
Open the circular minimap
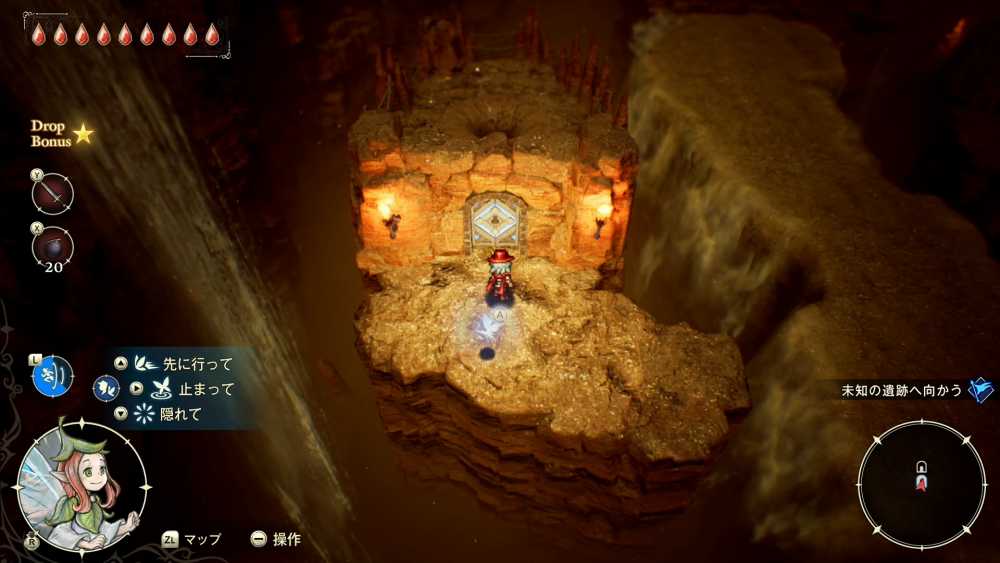click(x=921, y=484)
